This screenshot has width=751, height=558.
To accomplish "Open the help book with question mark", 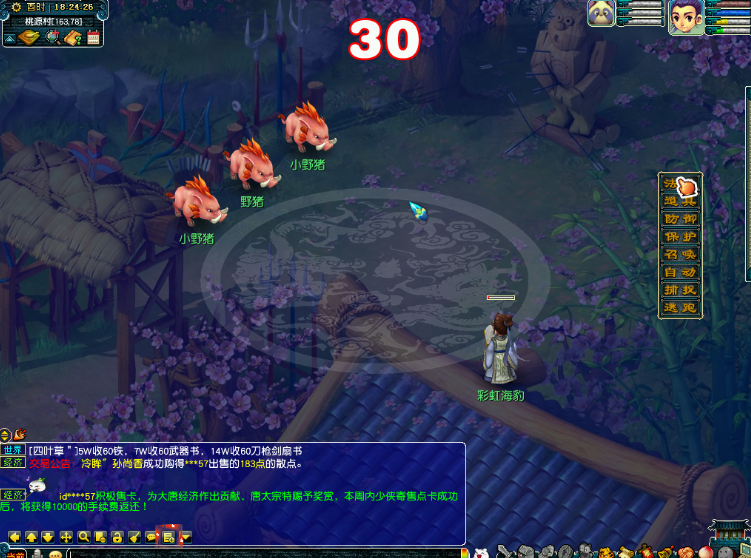I will [x=73, y=38].
